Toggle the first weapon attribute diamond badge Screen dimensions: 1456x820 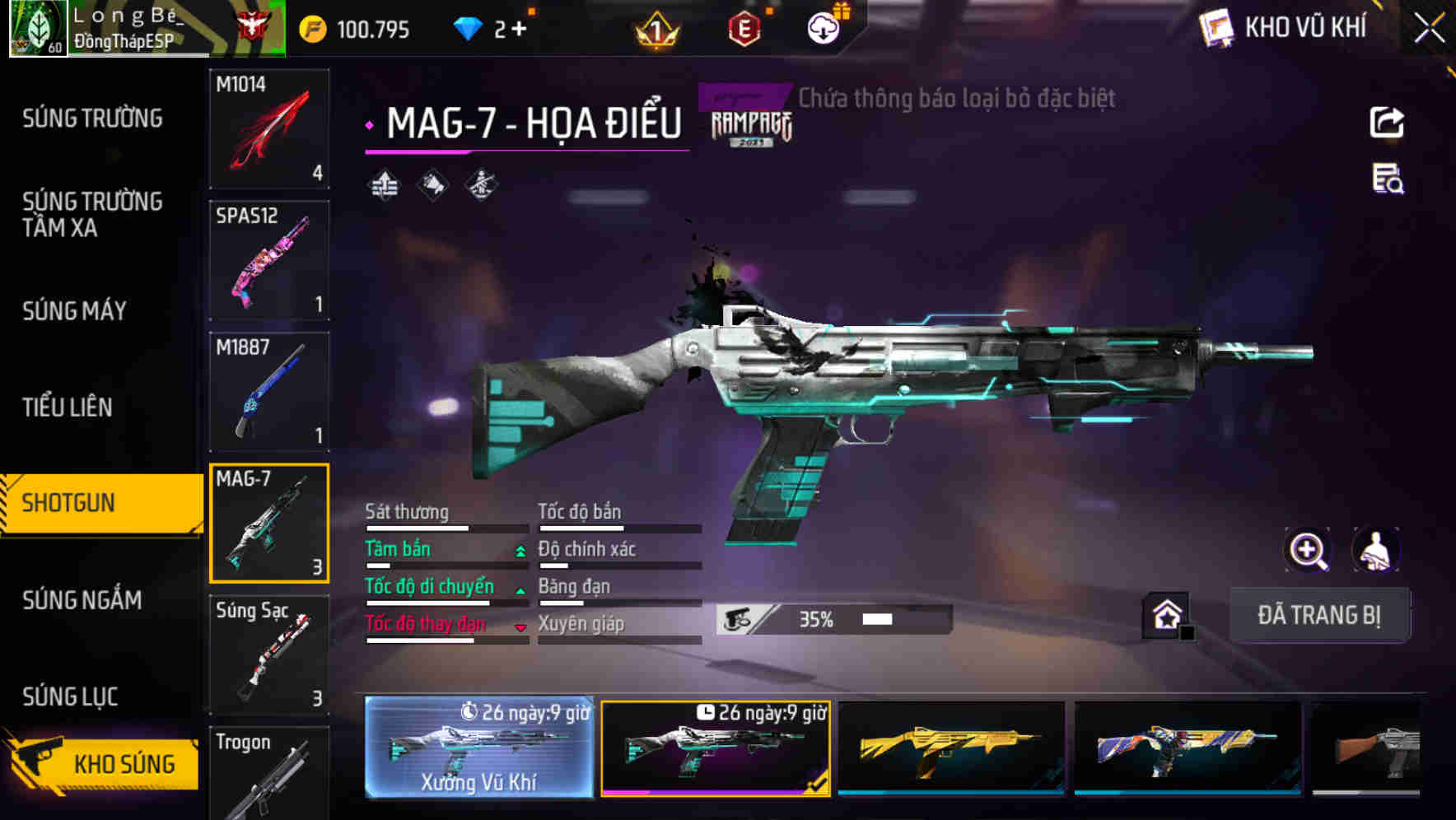382,184
